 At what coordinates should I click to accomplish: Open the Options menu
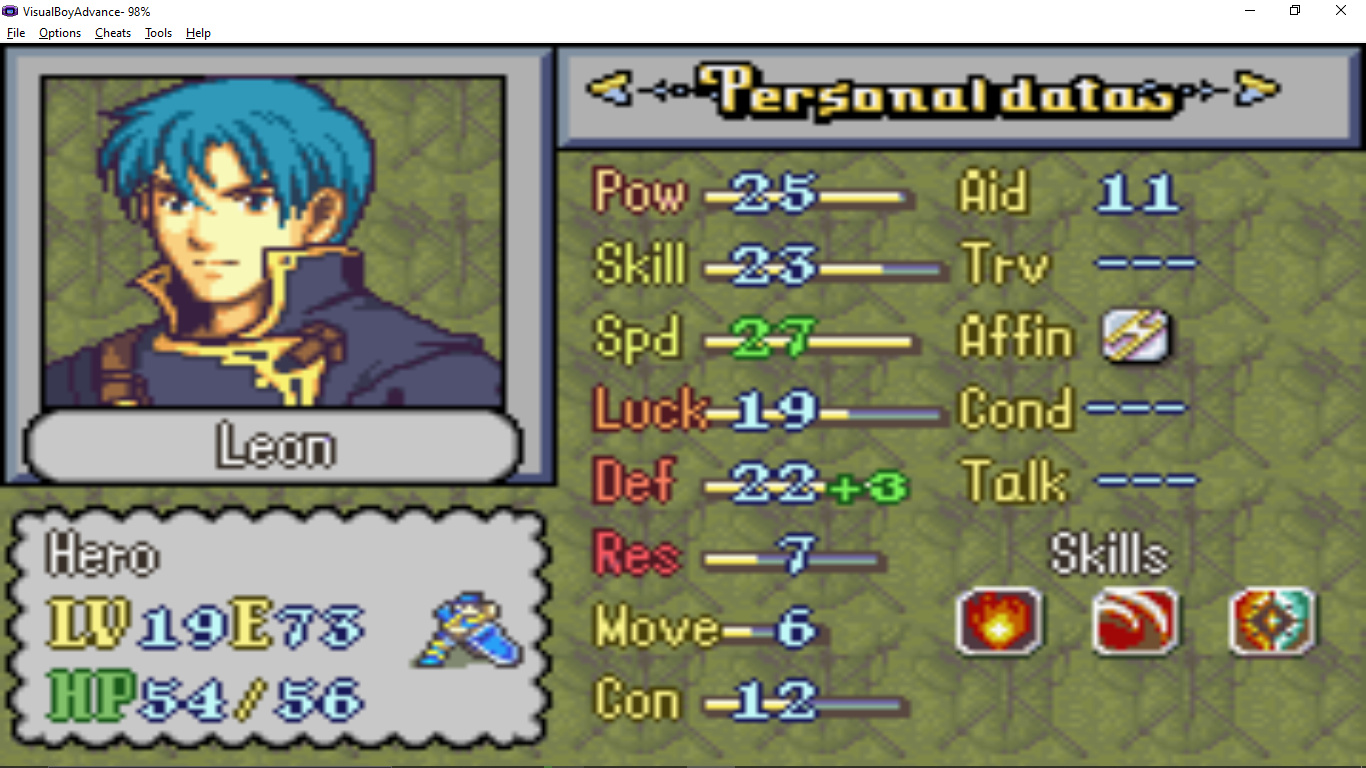(x=60, y=33)
